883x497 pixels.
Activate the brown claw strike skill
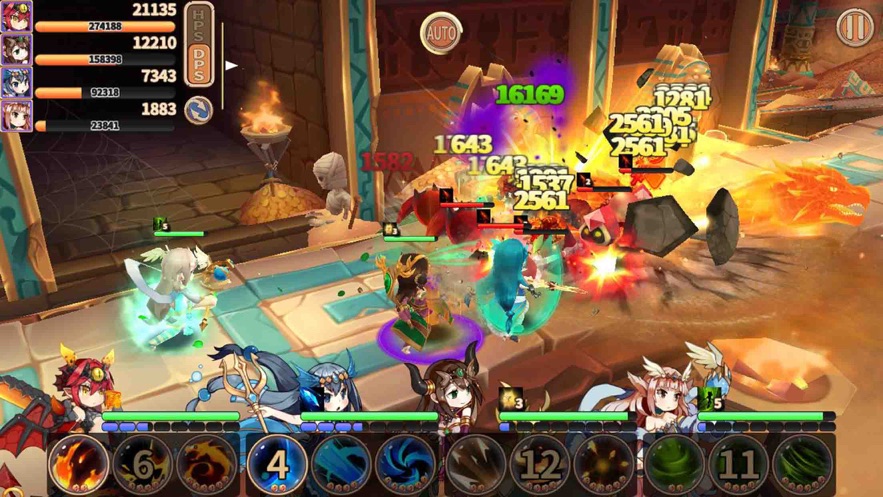pyautogui.click(x=475, y=464)
